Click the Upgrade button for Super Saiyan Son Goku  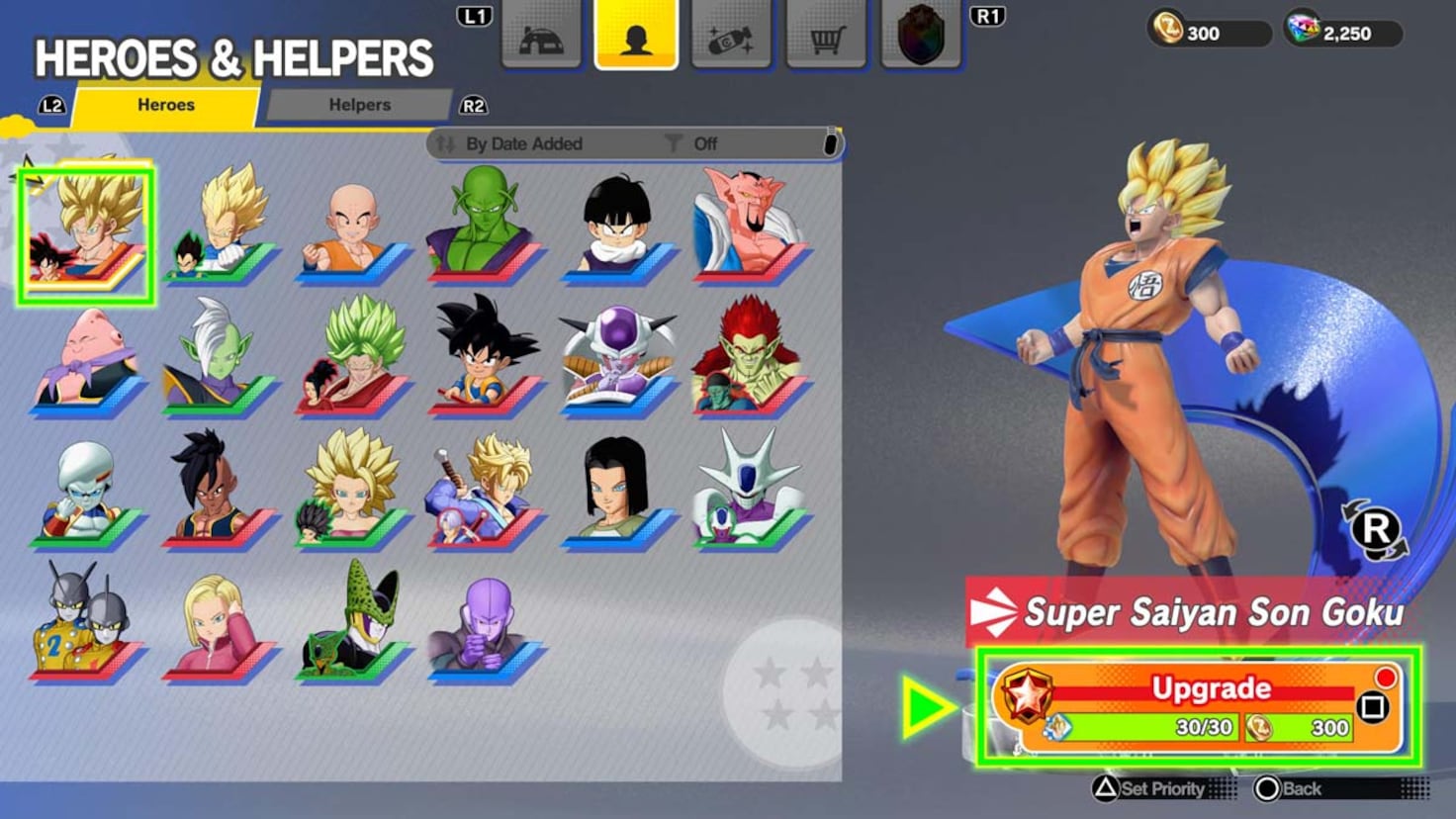tap(1212, 687)
